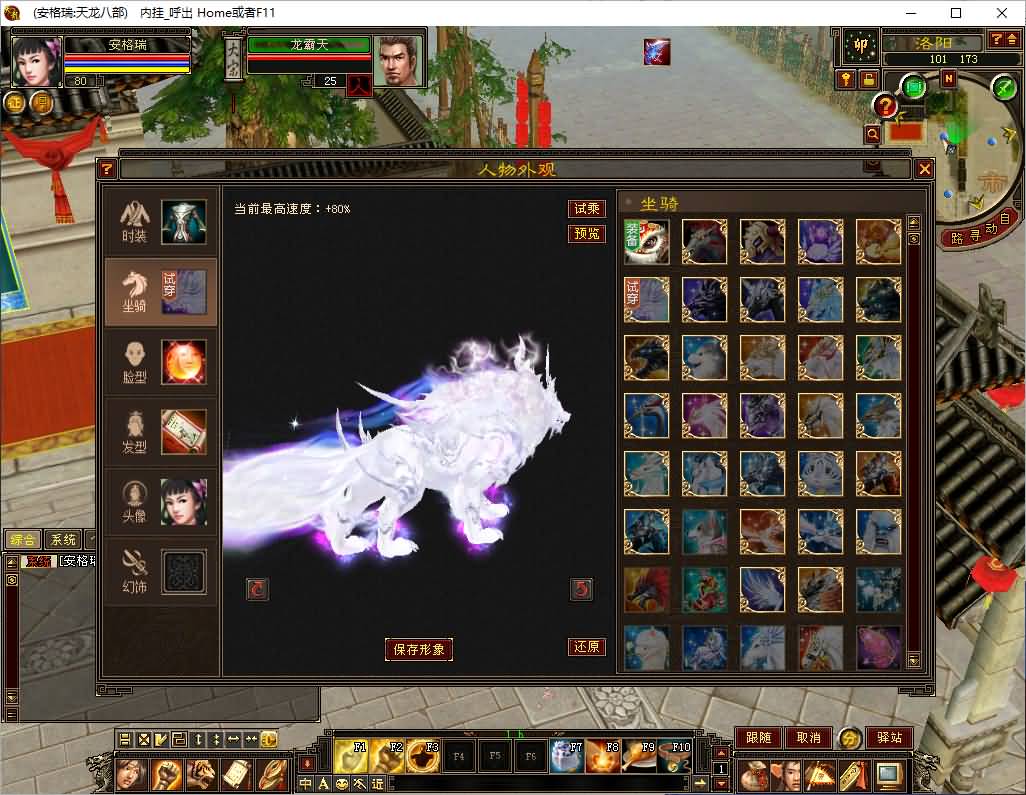Switch to the 综合 chat tab
Screen dimensions: 1026x795
[x=22, y=540]
